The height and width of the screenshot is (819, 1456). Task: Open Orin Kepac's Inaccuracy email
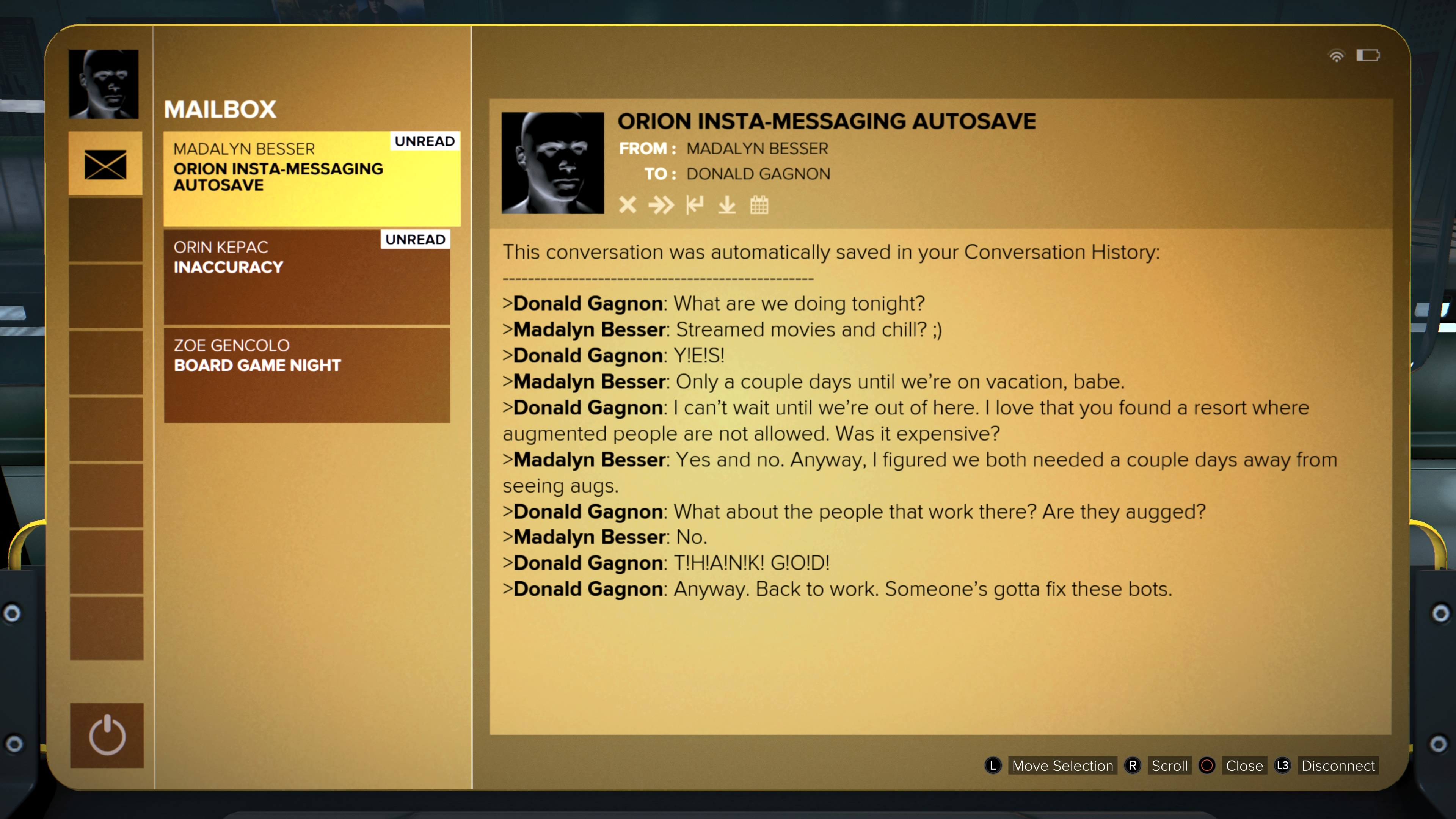click(307, 276)
